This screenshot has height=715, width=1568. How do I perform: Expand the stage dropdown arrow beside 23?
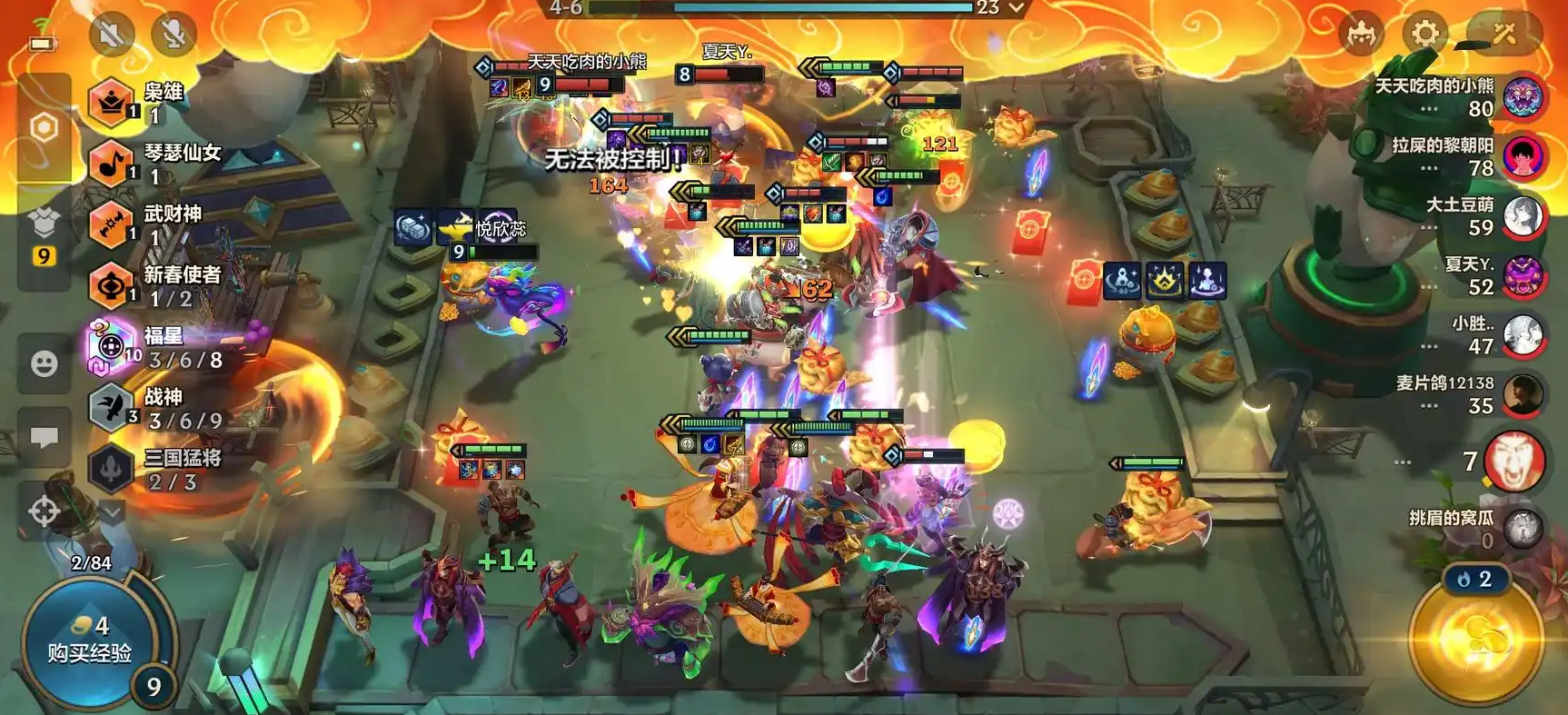1017,8
